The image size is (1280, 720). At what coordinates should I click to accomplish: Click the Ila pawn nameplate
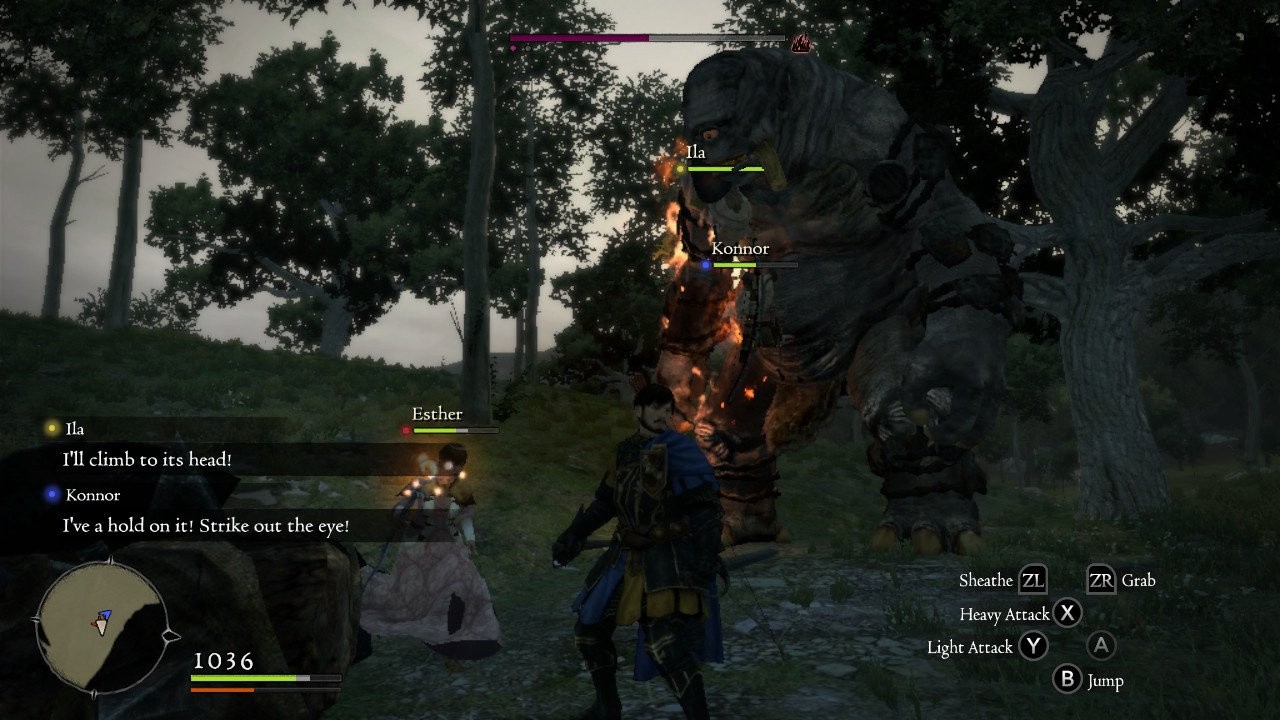(x=696, y=153)
